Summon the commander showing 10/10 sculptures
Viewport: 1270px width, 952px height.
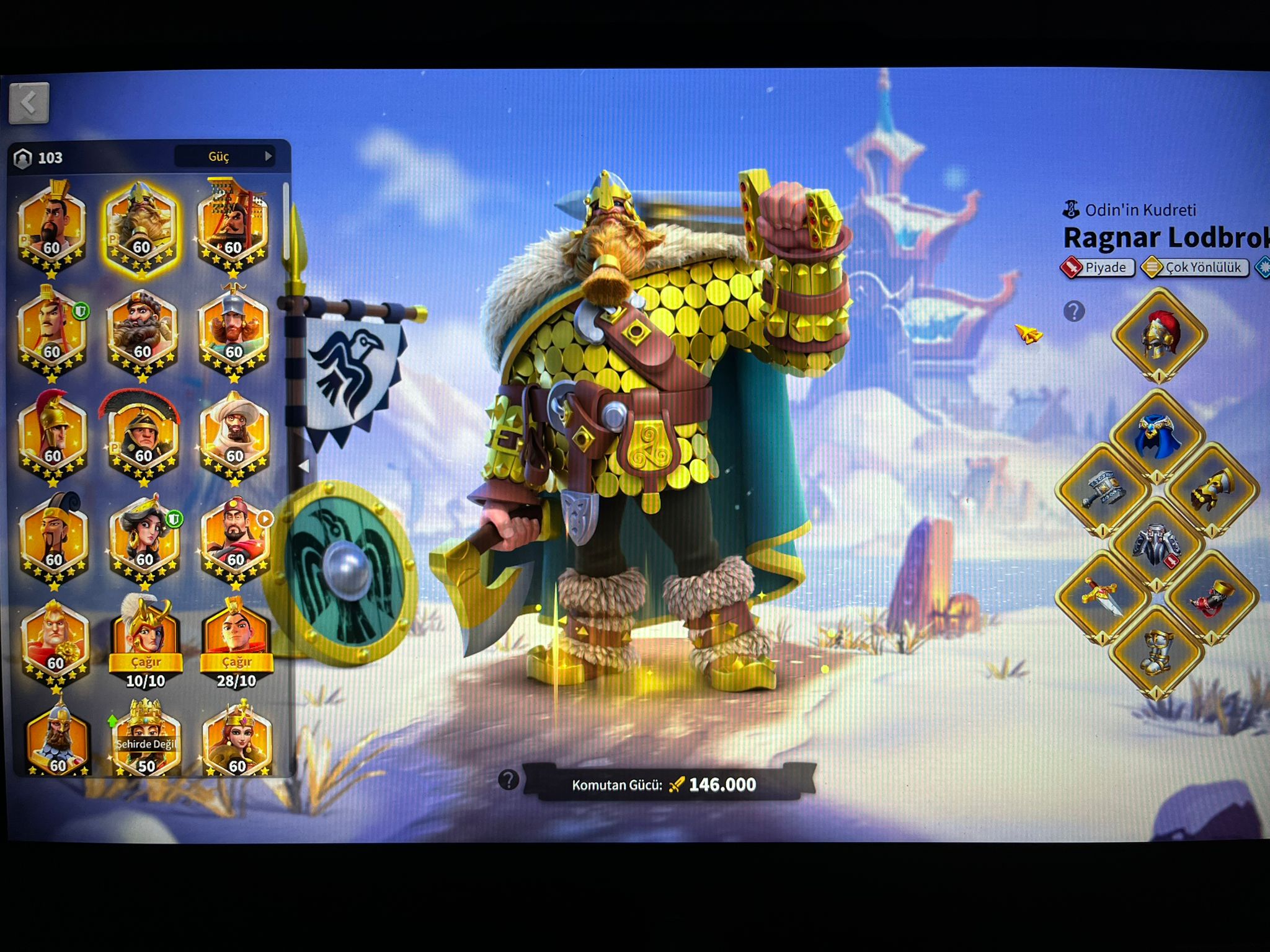[146, 662]
